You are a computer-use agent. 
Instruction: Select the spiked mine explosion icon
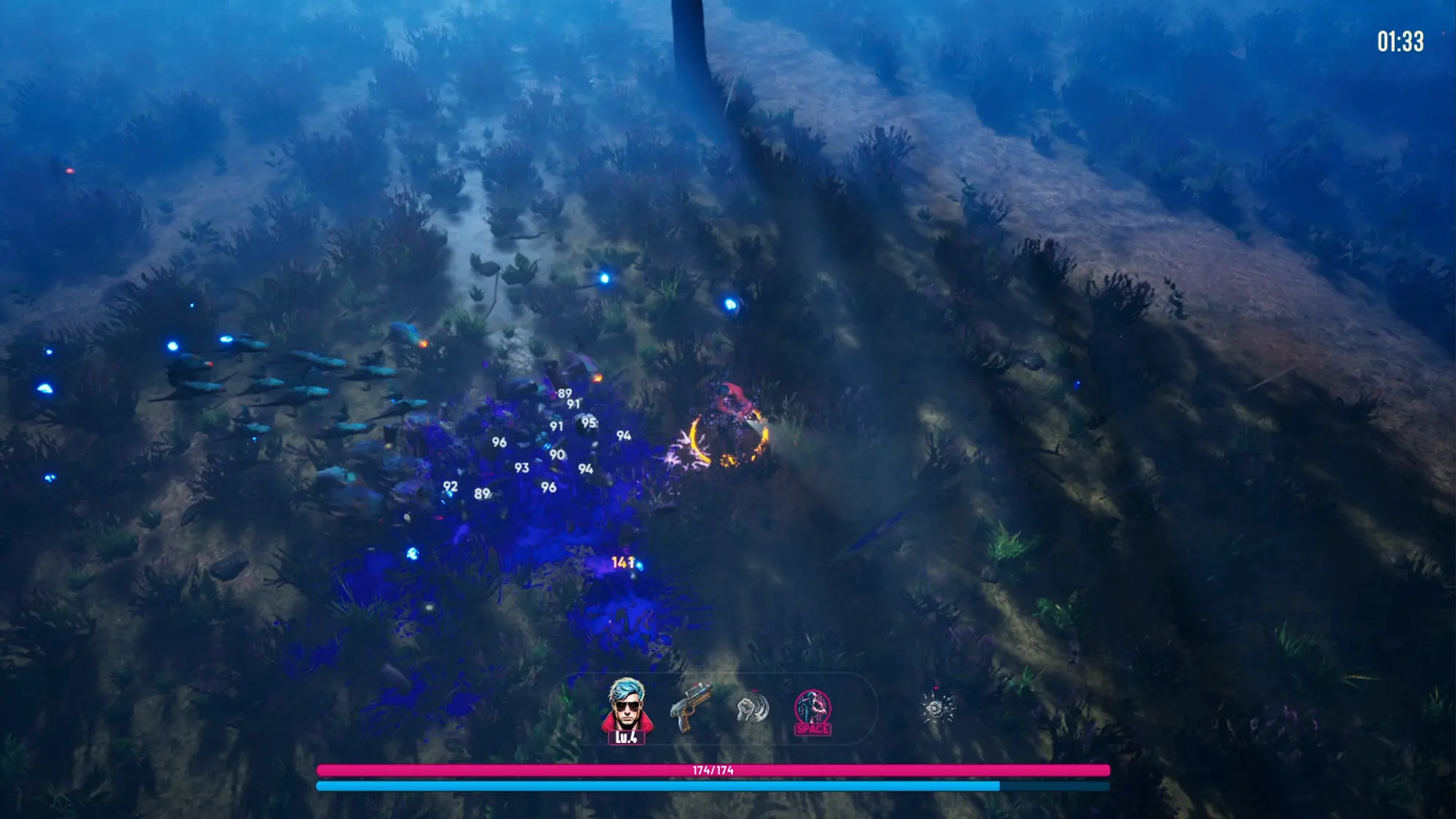tap(936, 707)
